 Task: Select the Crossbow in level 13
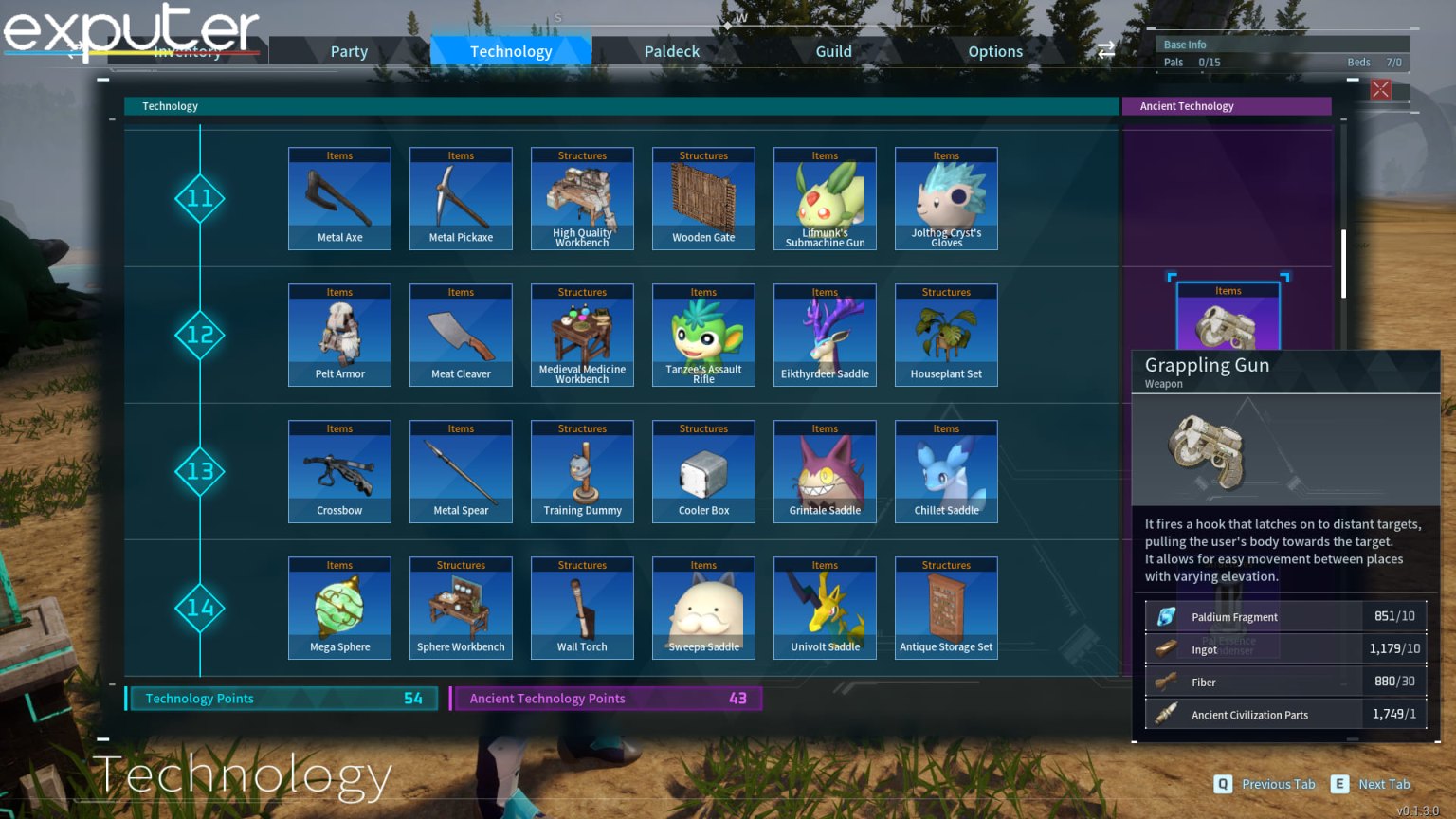(339, 471)
